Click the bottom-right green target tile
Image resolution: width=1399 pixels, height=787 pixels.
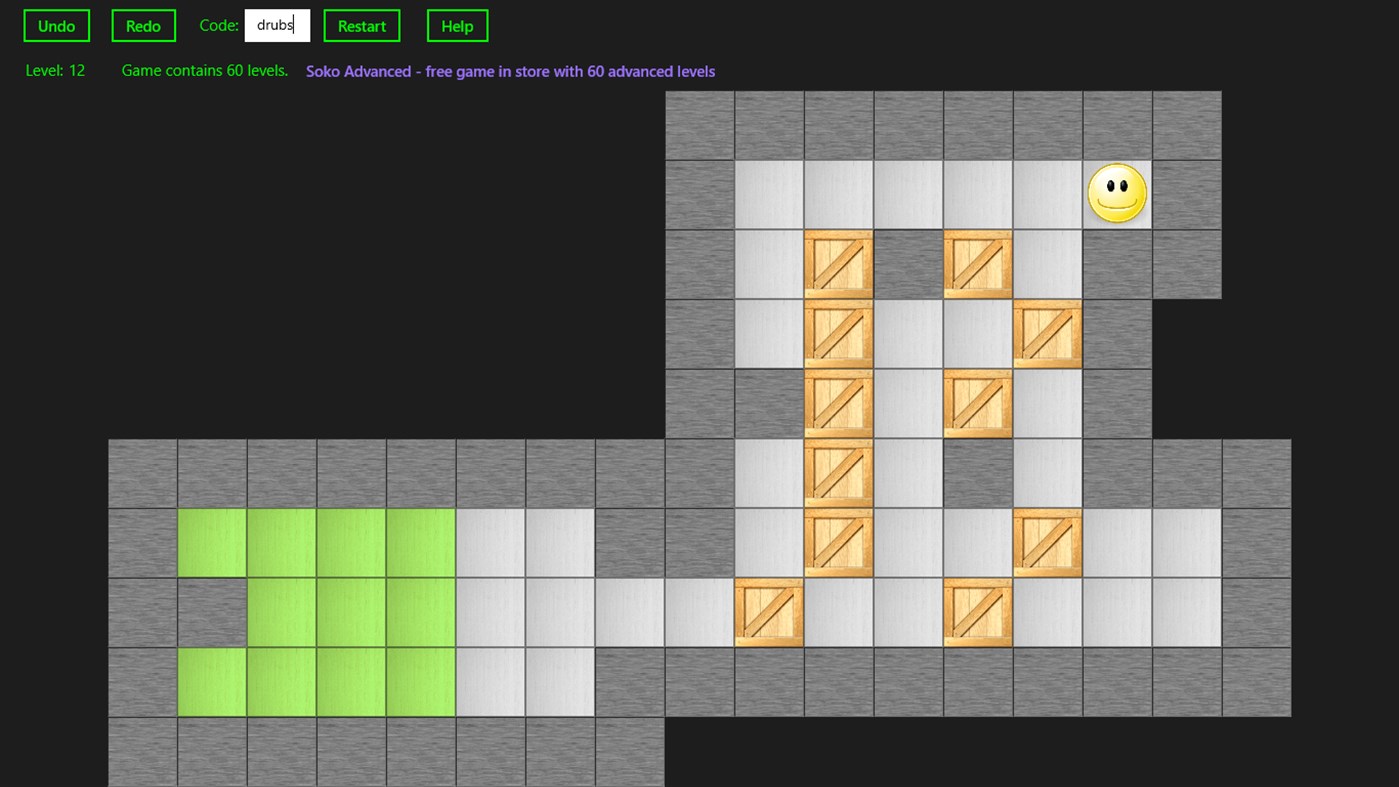(420, 682)
